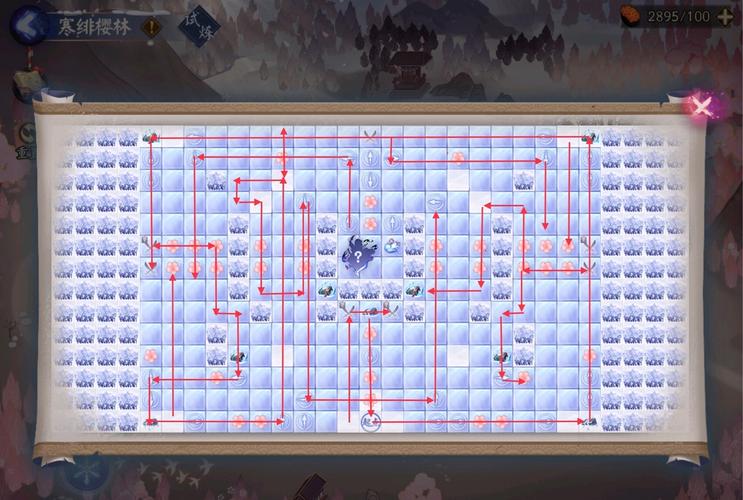Image resolution: width=743 pixels, height=500 pixels.
Task: Open the exclamation info icon beside 寒绯樱林
Action: (x=153, y=27)
